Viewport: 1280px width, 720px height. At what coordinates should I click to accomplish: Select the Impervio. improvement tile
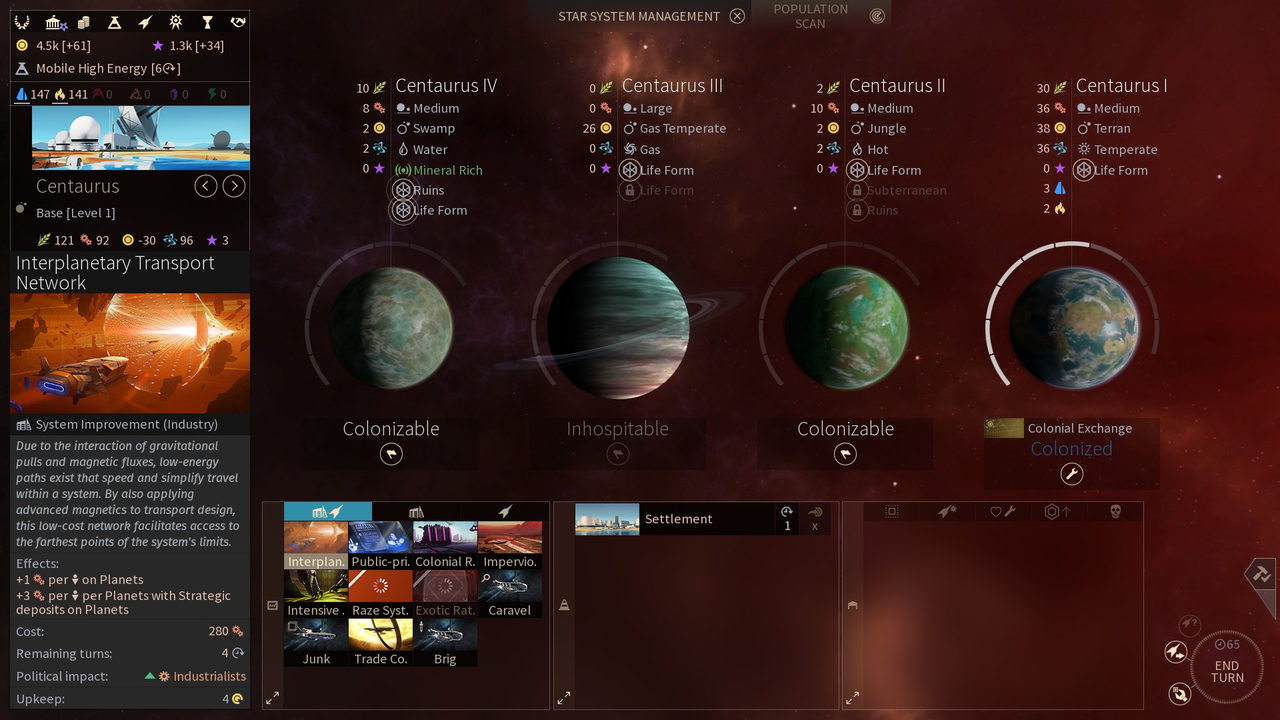pos(510,545)
